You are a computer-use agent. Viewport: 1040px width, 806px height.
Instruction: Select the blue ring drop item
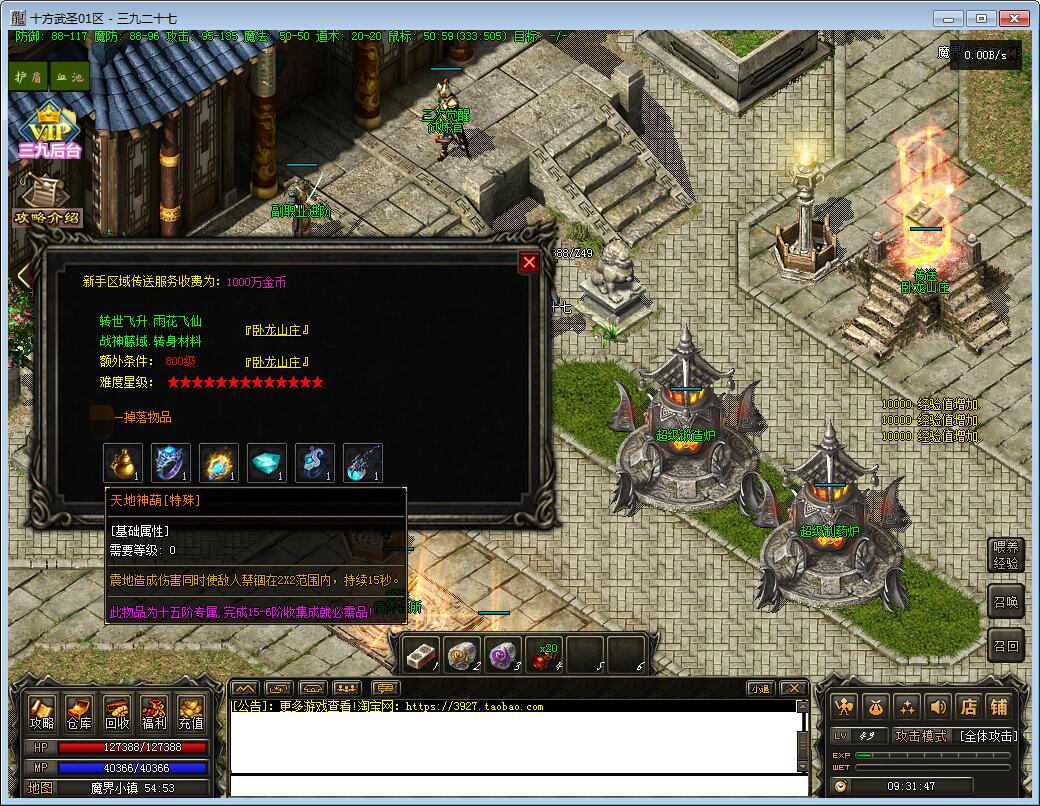(x=170, y=463)
